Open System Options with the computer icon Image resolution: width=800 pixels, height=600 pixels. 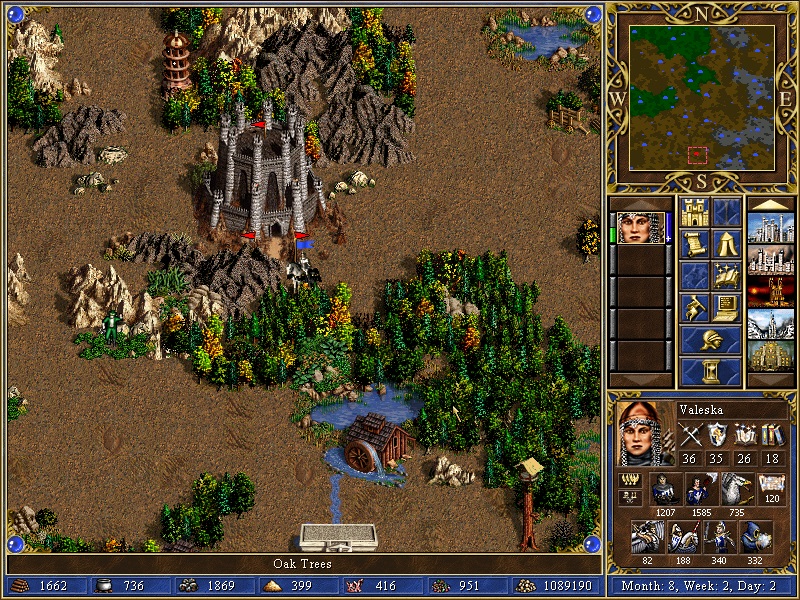[727, 308]
